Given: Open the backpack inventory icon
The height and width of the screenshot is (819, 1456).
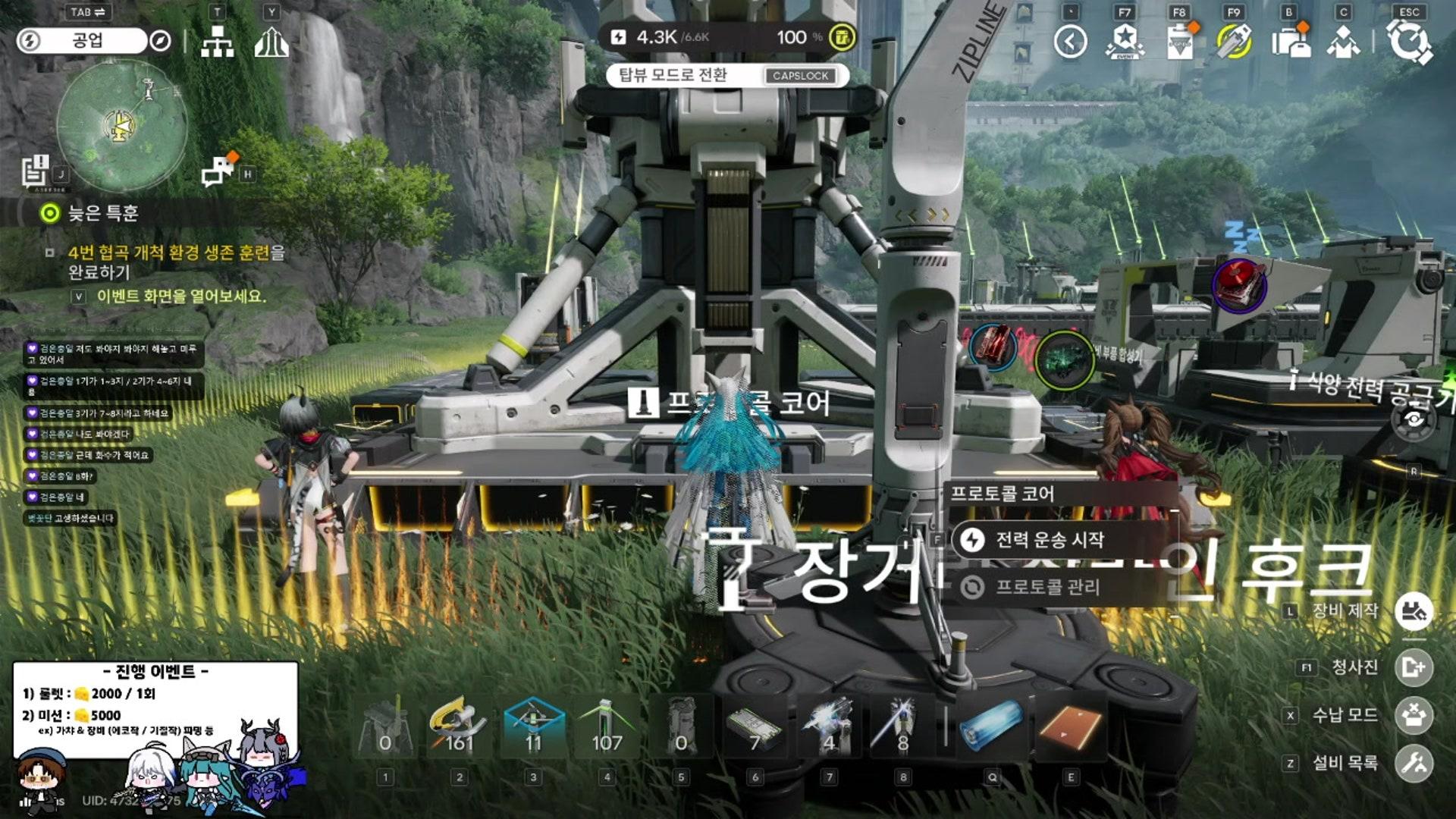Looking at the screenshot, I should 1289,42.
